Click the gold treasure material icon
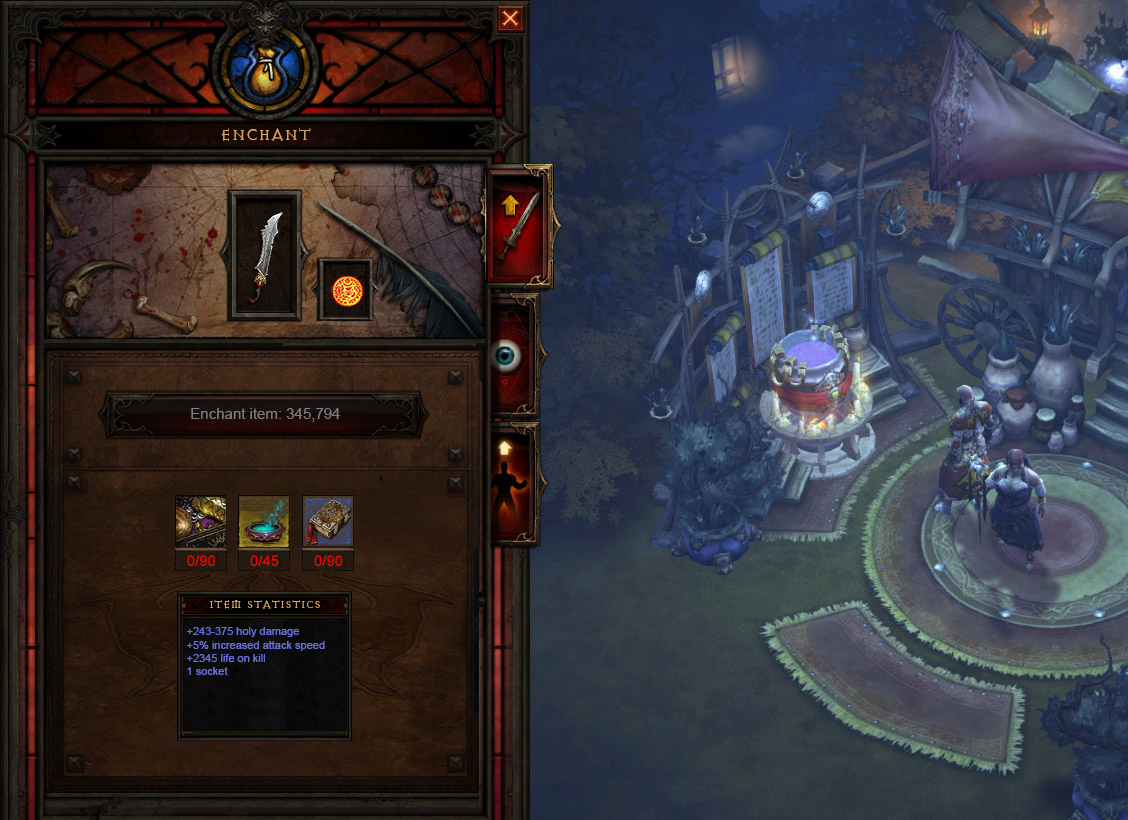This screenshot has width=1128, height=820. 201,521
